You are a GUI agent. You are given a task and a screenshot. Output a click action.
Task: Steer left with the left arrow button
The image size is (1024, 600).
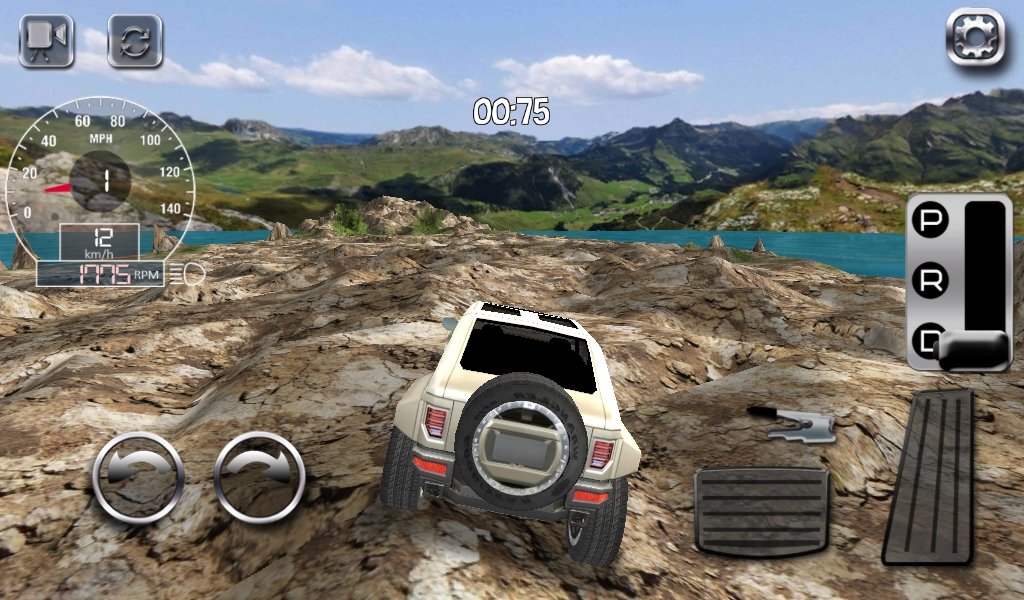[139, 478]
